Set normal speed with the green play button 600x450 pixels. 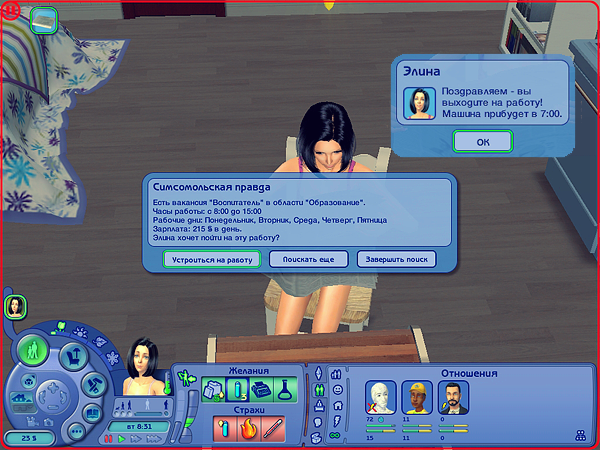point(122,438)
